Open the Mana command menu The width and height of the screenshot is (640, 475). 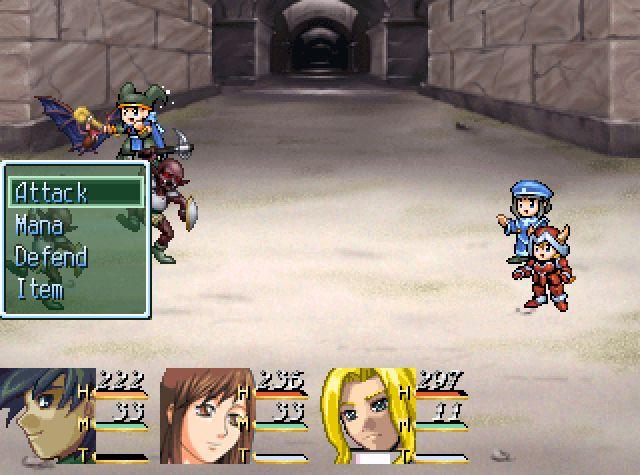coord(40,225)
